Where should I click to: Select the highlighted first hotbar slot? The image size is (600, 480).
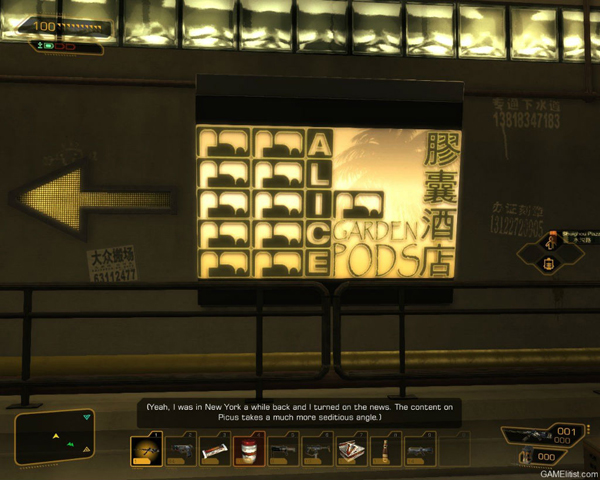coord(146,450)
